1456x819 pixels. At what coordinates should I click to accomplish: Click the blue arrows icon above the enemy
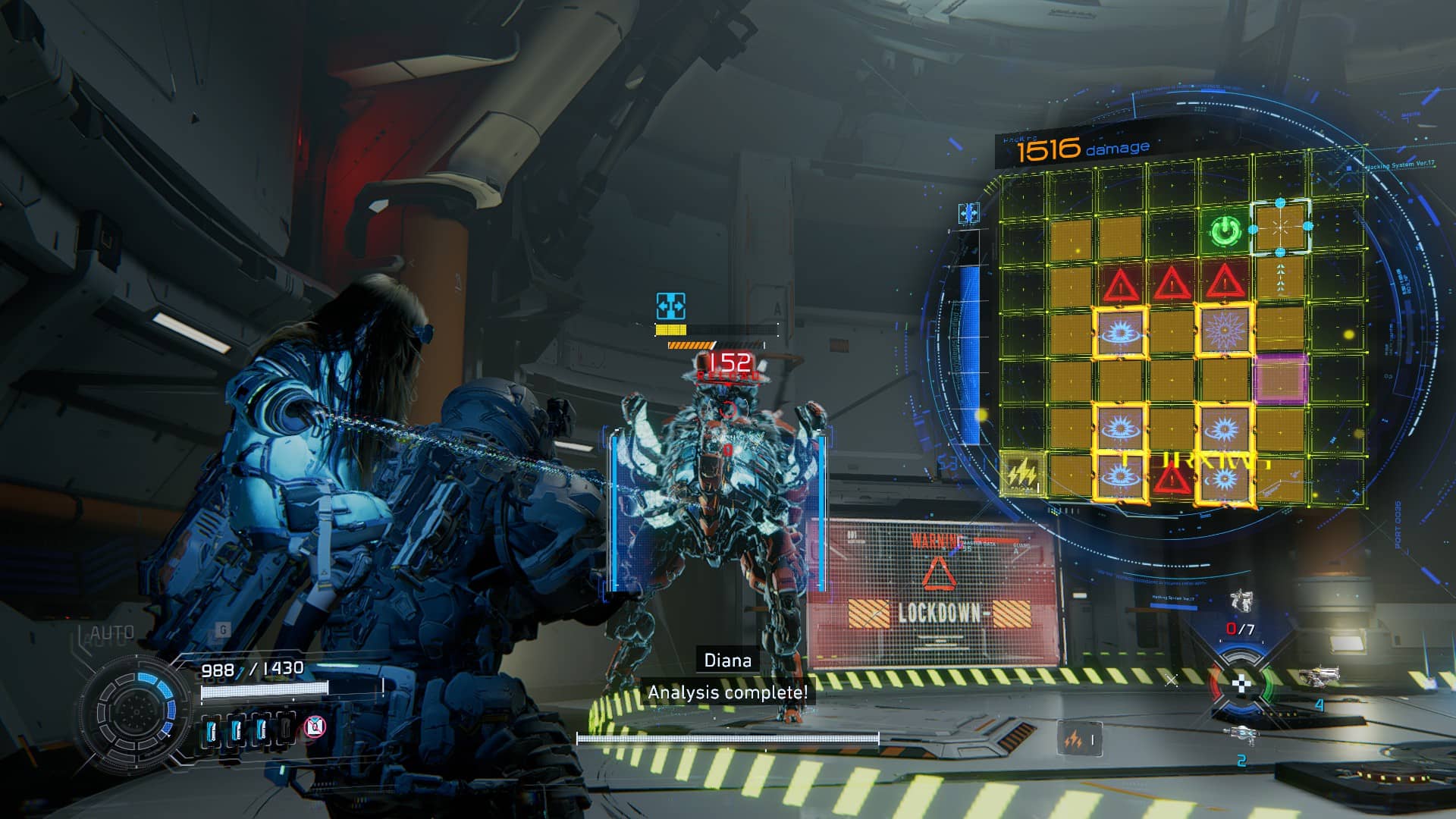pos(670,306)
